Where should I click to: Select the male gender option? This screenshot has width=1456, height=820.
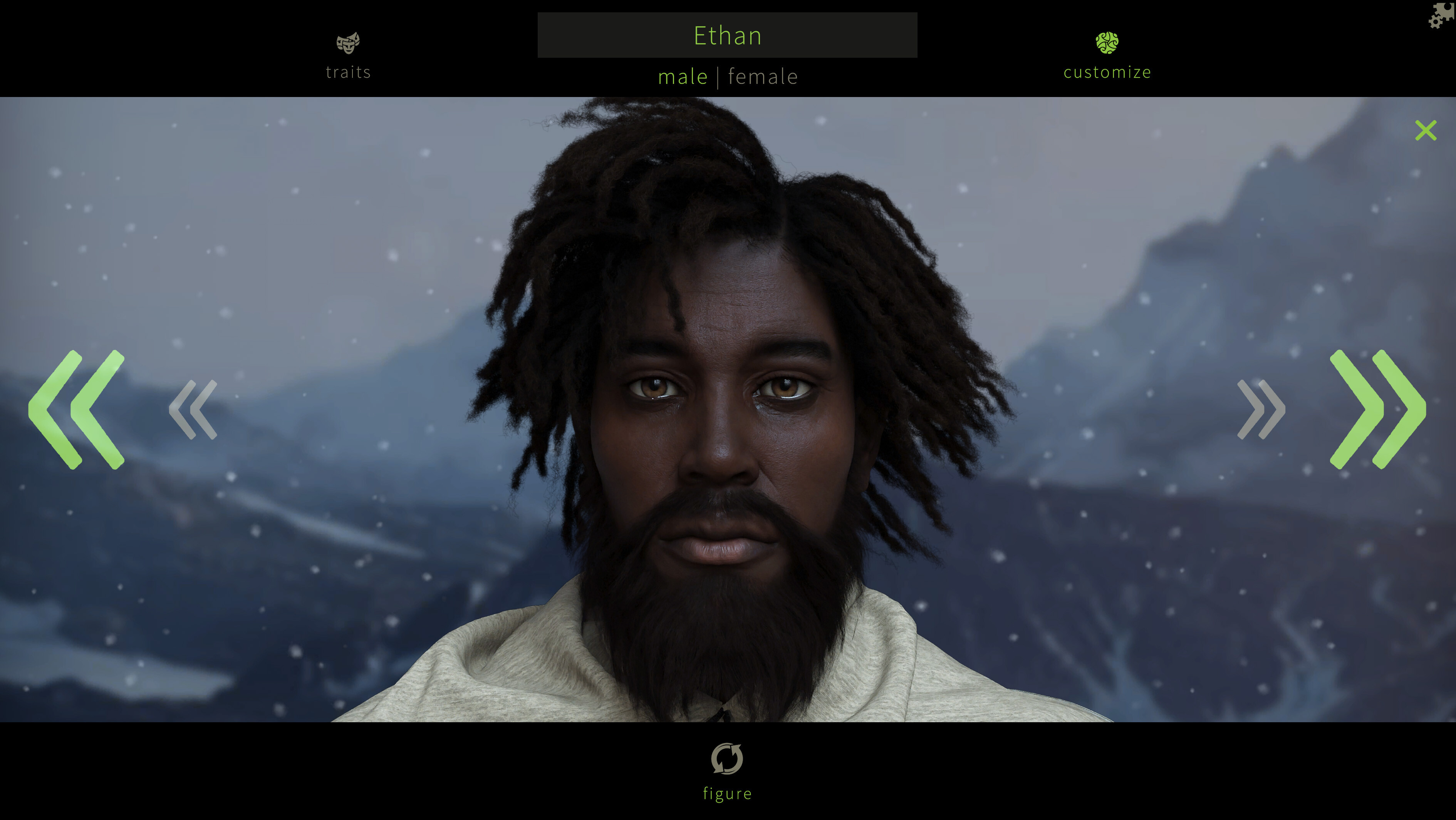pyautogui.click(x=683, y=76)
